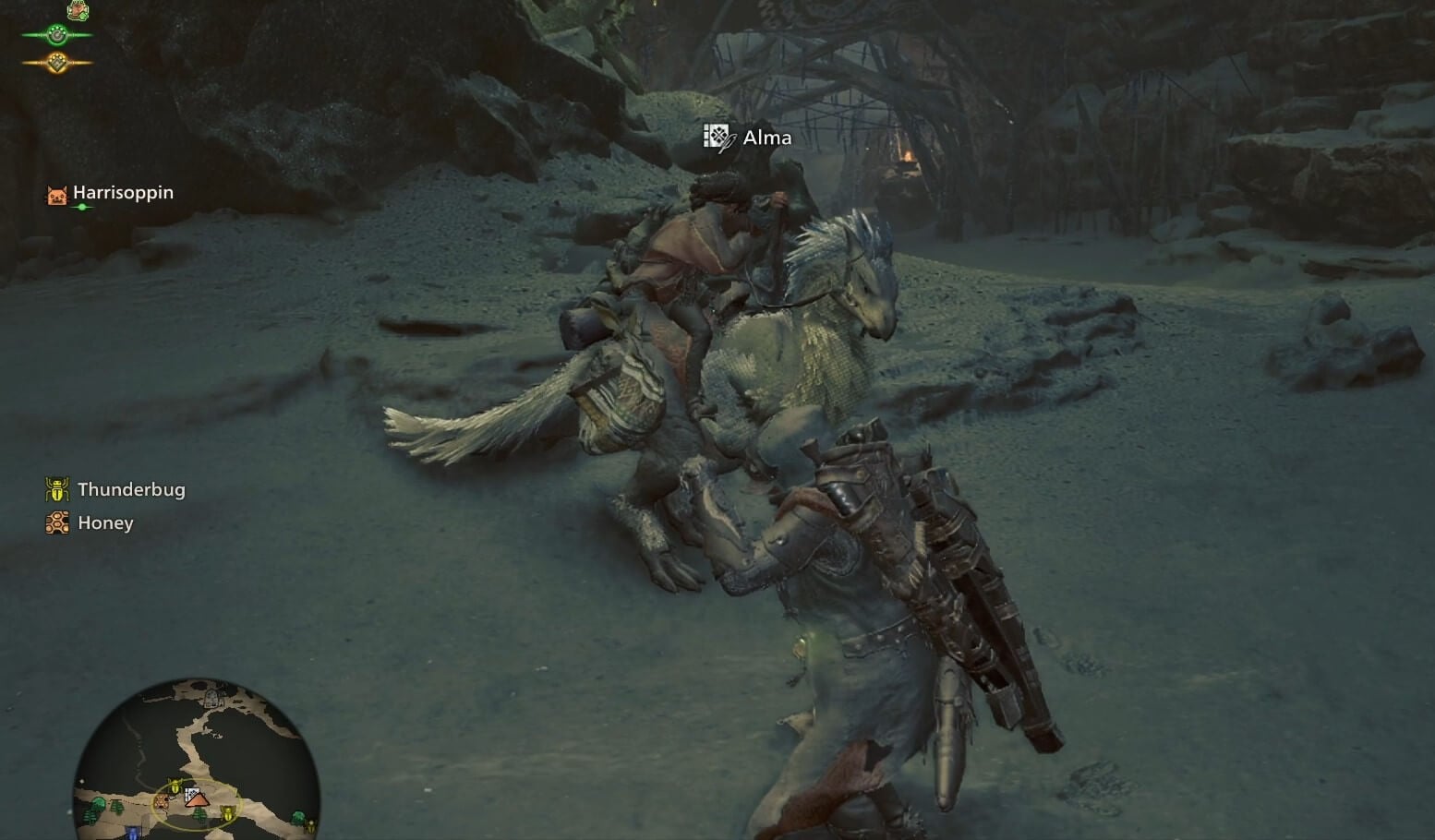The width and height of the screenshot is (1435, 840).
Task: Click Alma's white handler marker on the minimap
Action: click(x=192, y=794)
